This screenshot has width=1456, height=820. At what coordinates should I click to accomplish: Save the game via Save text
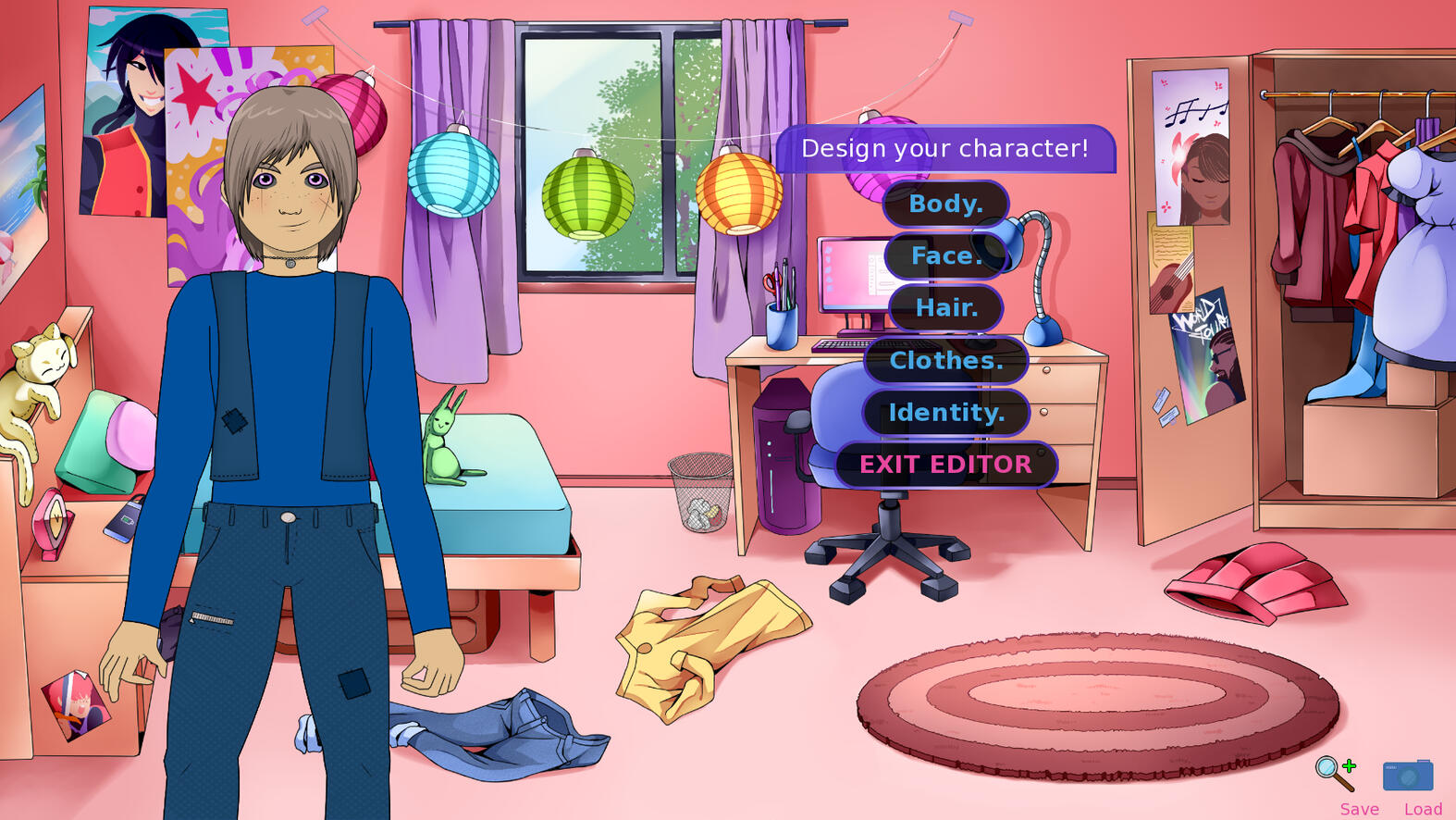[x=1359, y=809]
